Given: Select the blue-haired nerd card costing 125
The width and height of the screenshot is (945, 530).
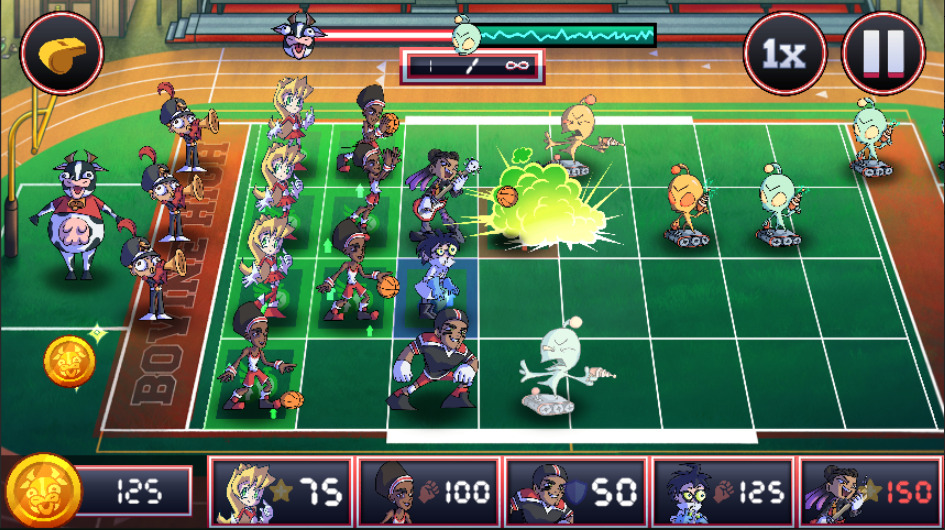Looking at the screenshot, I should 722,492.
